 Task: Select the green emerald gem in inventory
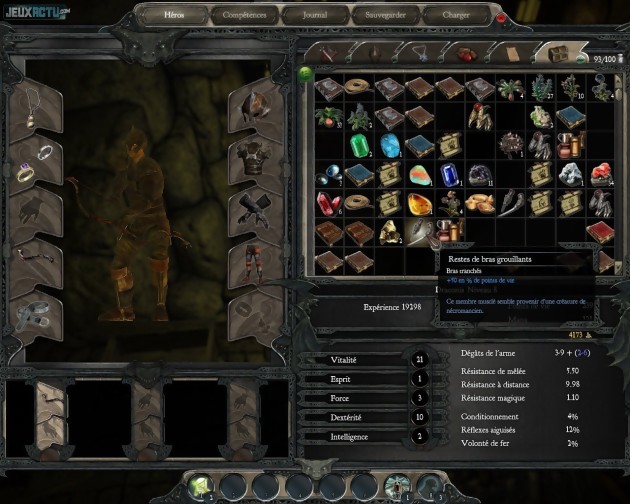pyautogui.click(x=361, y=146)
